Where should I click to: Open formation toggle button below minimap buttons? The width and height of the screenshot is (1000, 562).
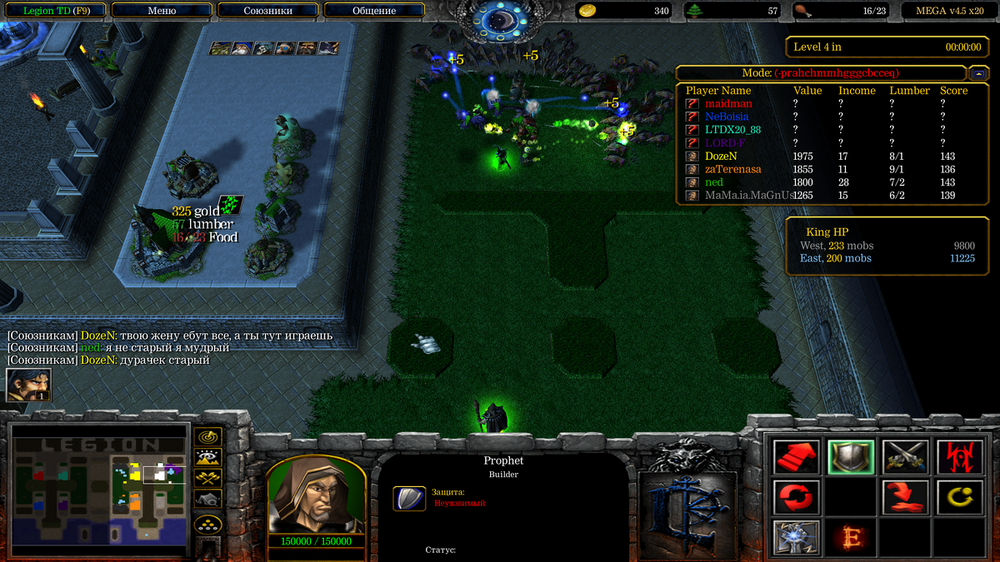[x=208, y=524]
